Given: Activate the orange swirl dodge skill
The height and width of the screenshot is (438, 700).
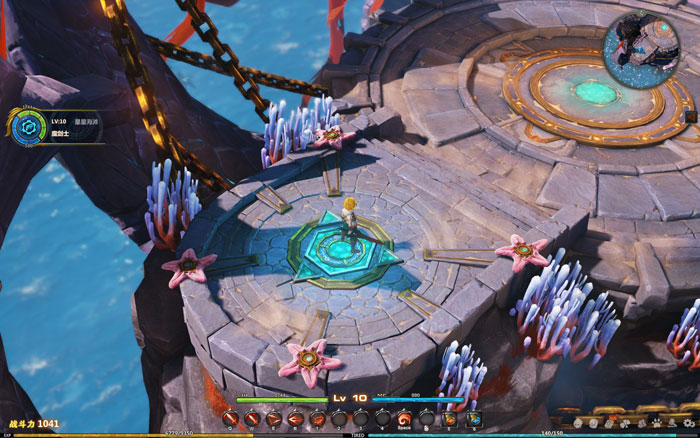Looking at the screenshot, I should click(404, 418).
